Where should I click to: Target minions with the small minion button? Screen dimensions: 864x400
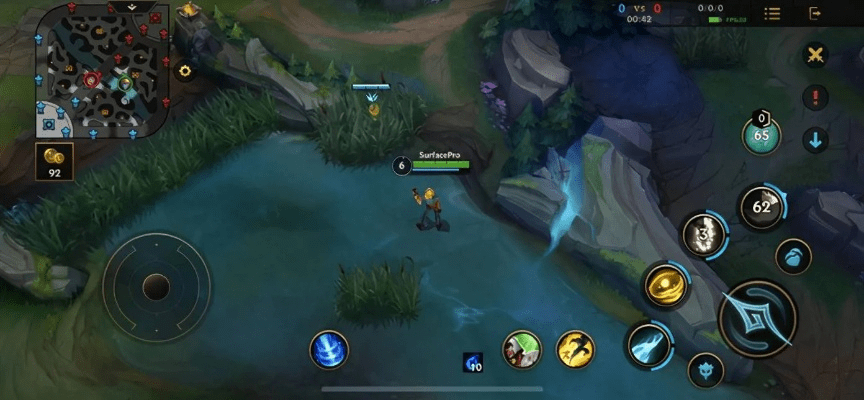(x=793, y=256)
